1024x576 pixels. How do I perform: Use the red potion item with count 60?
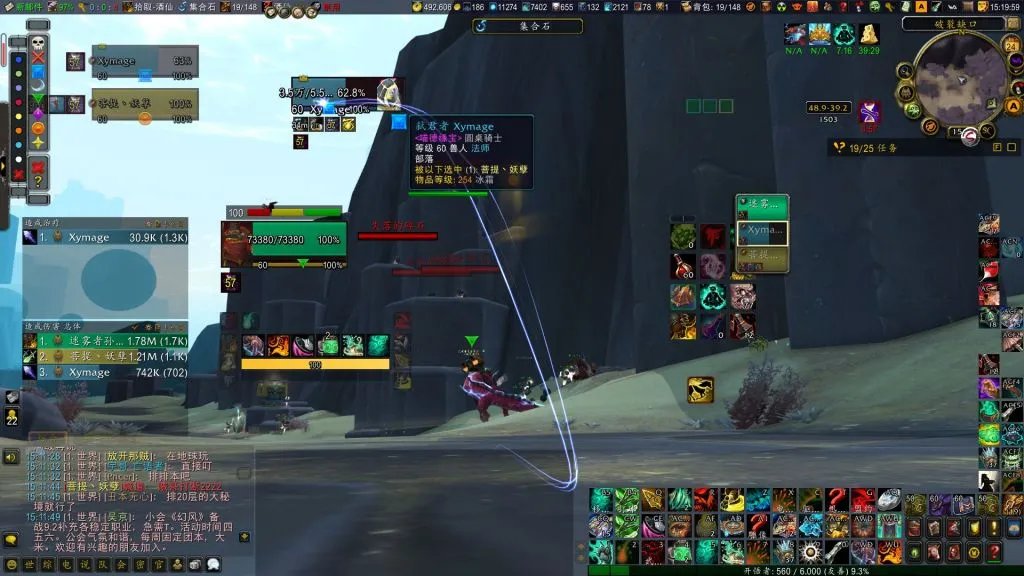pyautogui.click(x=684, y=266)
